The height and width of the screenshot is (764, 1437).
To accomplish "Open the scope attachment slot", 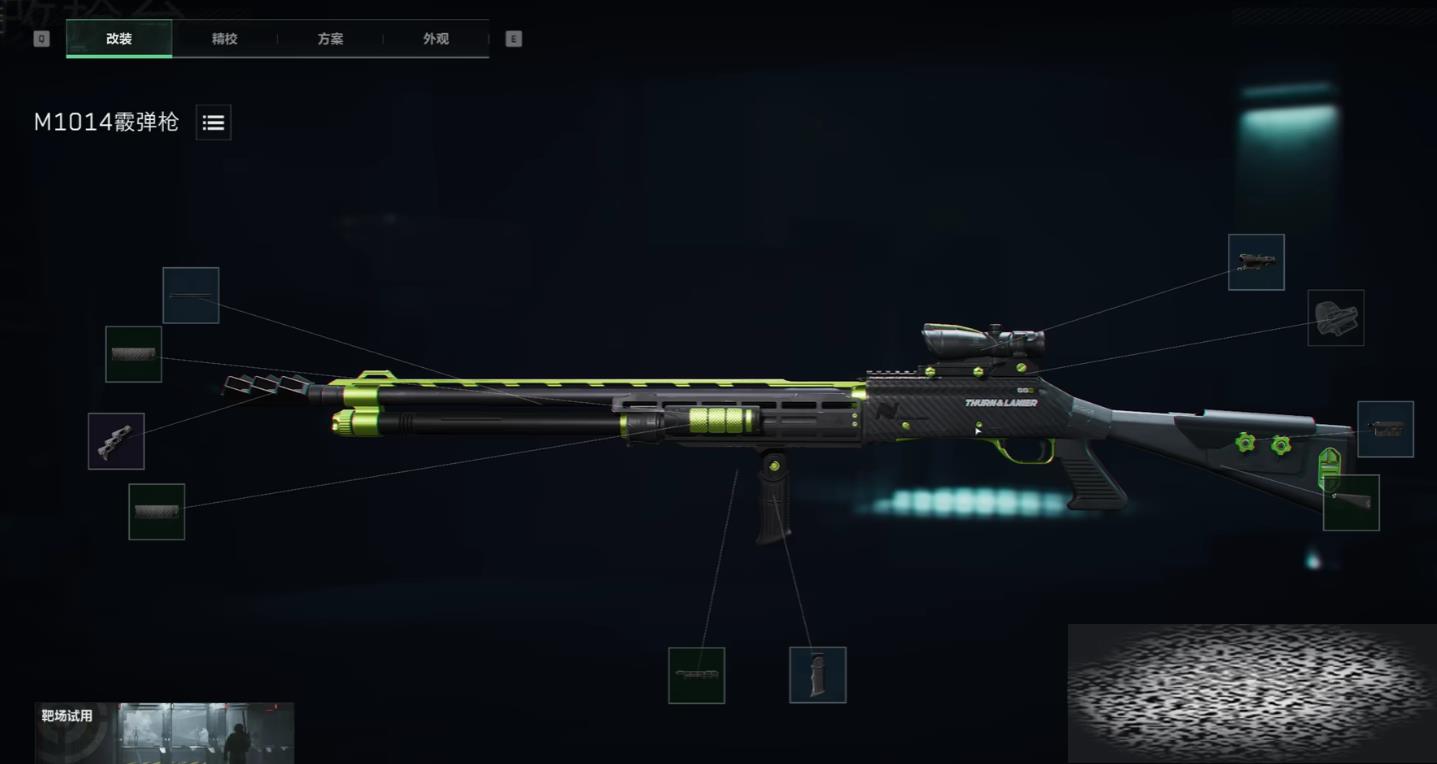I will click(1256, 263).
